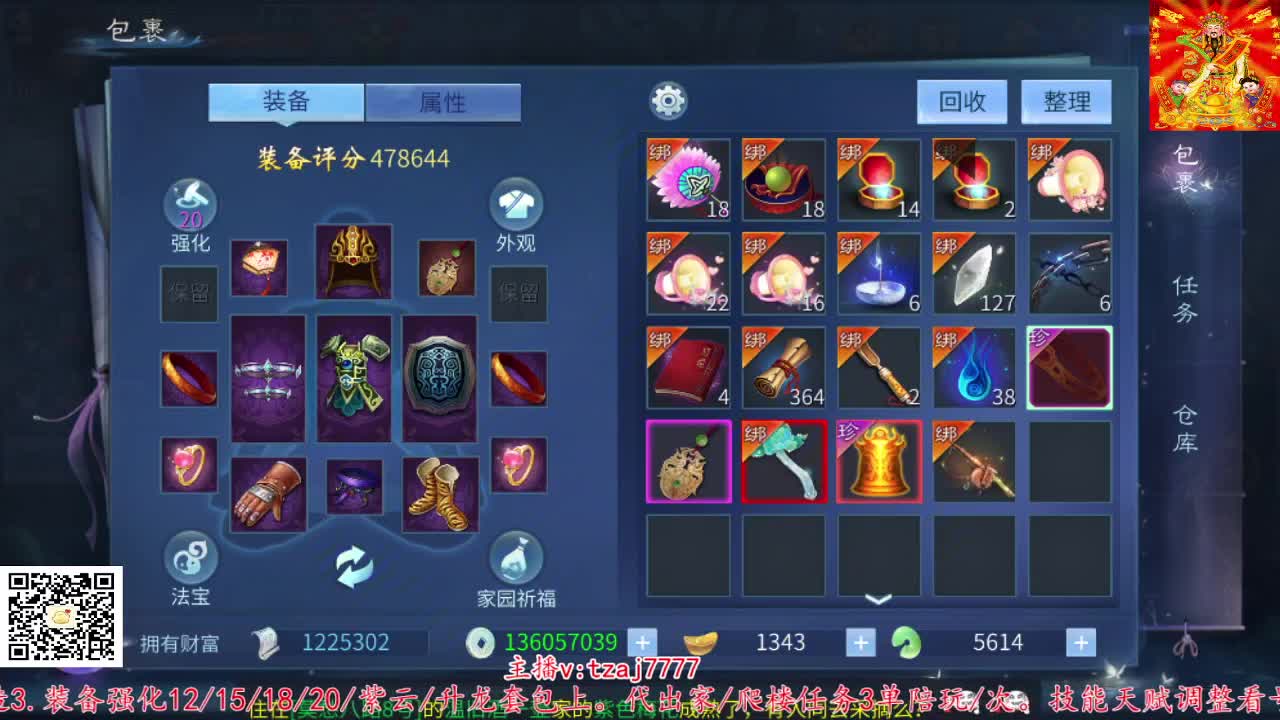Expand more items with the down chevron
Image resolution: width=1280 pixels, height=720 pixels.
click(x=878, y=600)
